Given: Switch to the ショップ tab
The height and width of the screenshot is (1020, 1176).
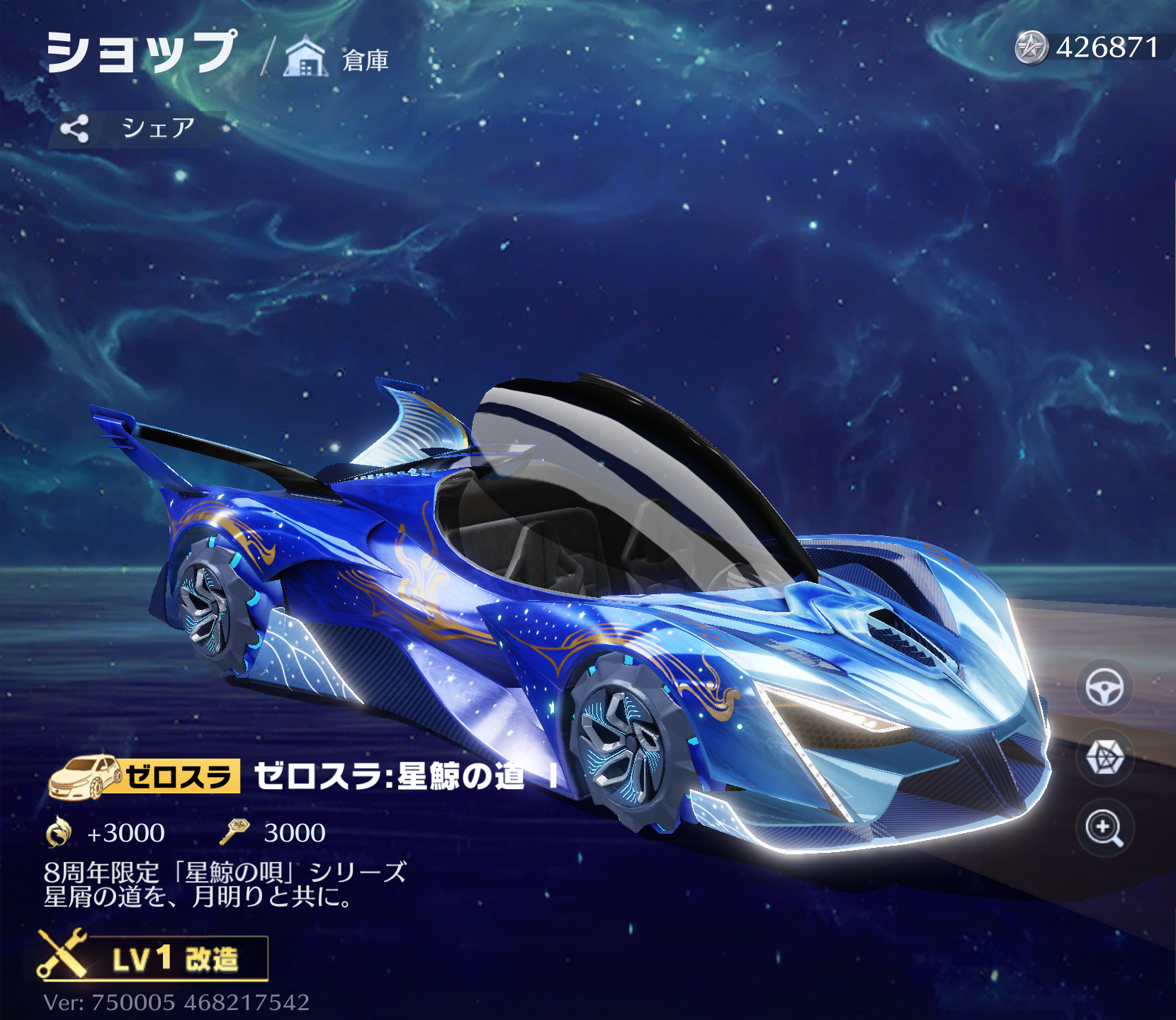Looking at the screenshot, I should [x=141, y=52].
